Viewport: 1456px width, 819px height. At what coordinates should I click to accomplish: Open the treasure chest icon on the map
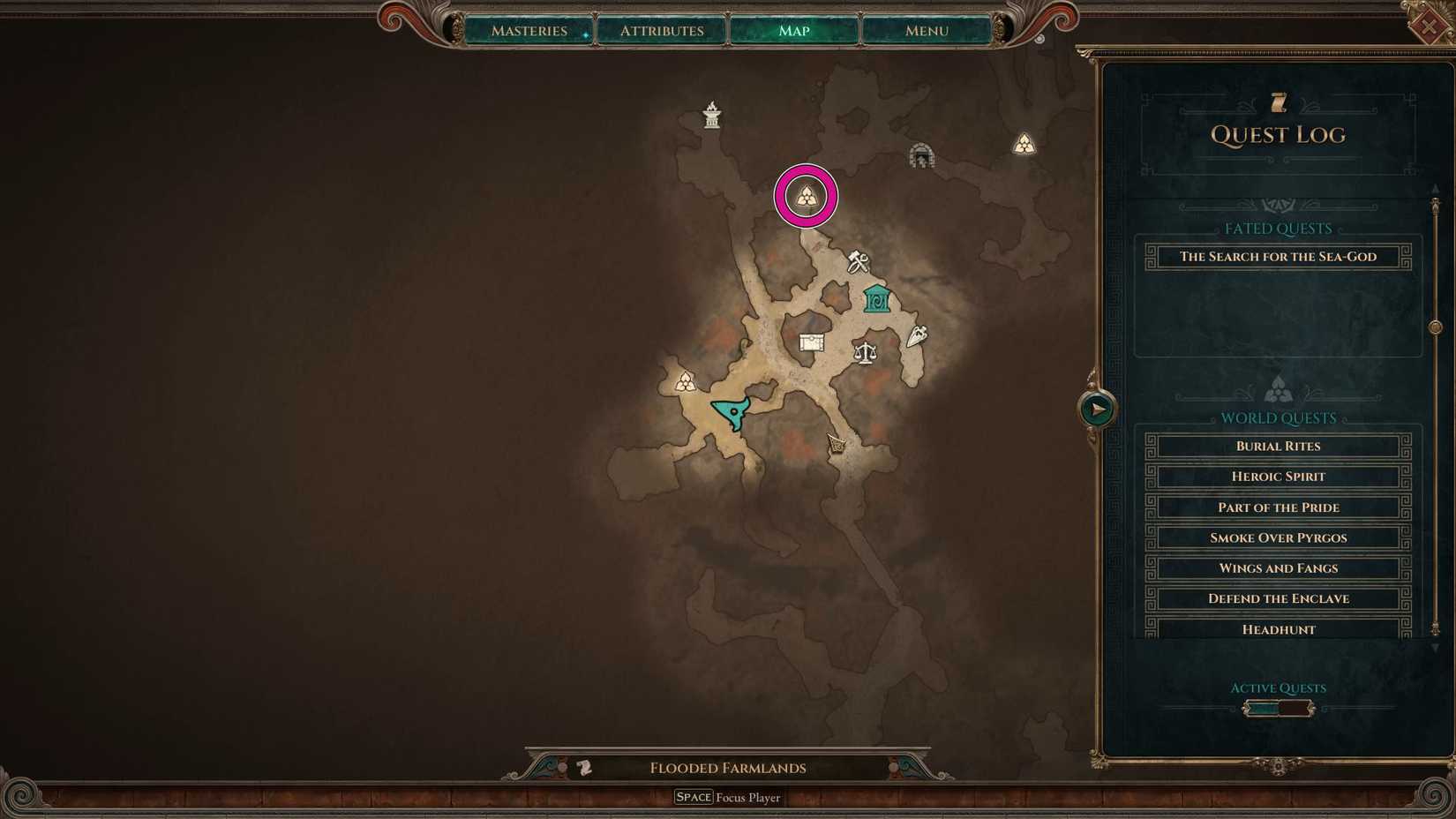point(811,342)
